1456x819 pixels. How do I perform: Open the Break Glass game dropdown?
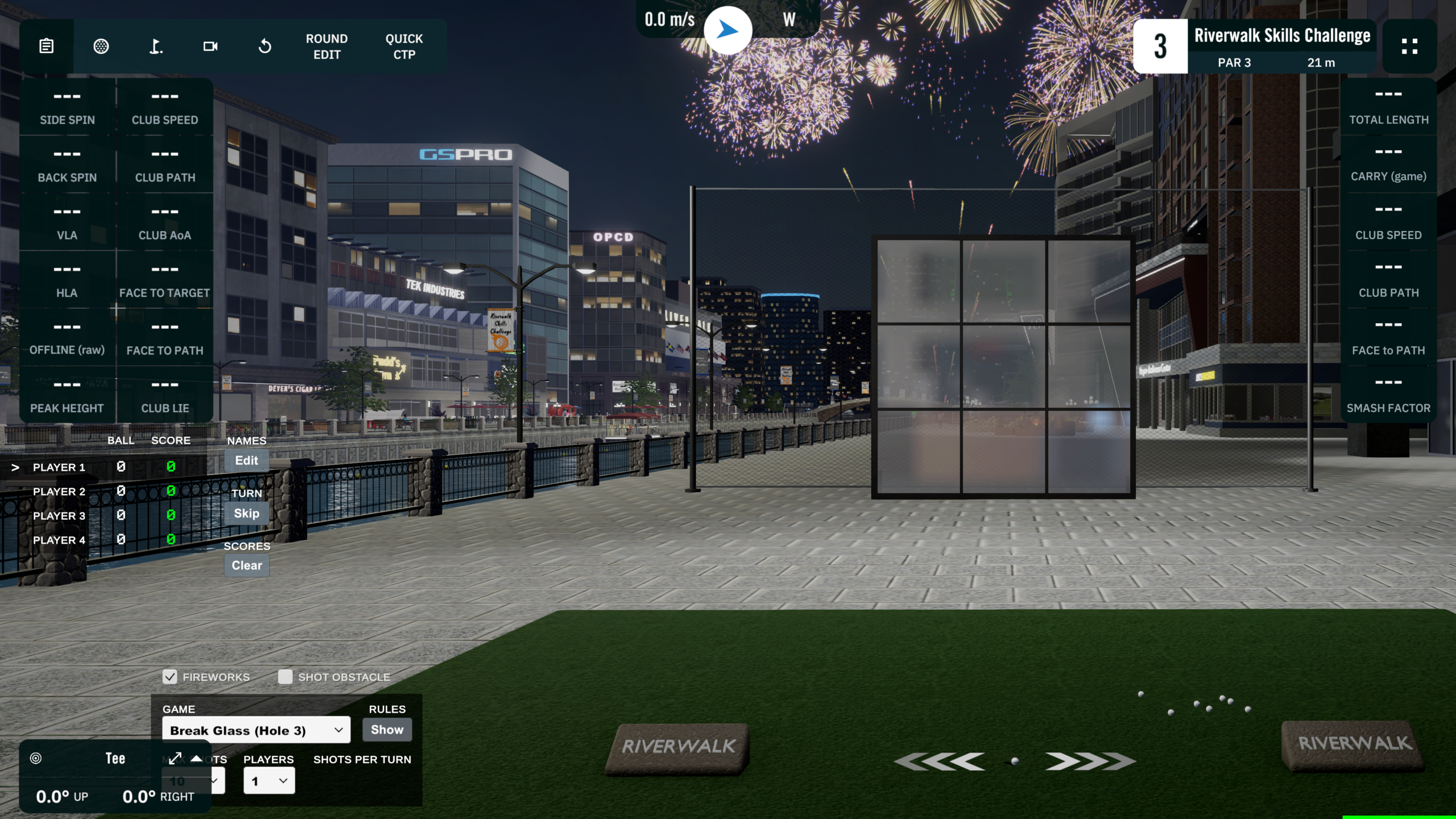click(256, 730)
